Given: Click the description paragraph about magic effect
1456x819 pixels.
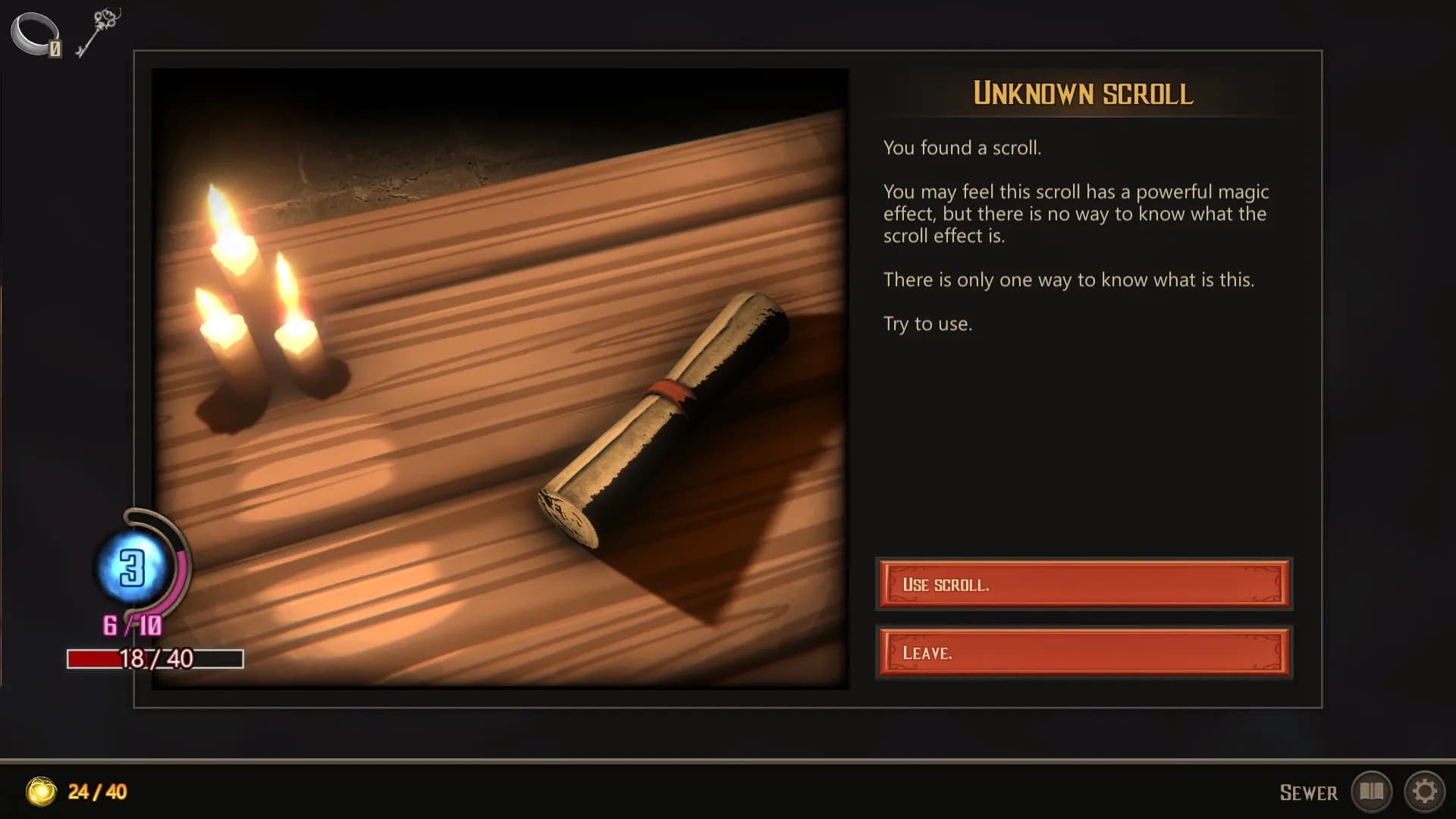Looking at the screenshot, I should tap(1073, 214).
